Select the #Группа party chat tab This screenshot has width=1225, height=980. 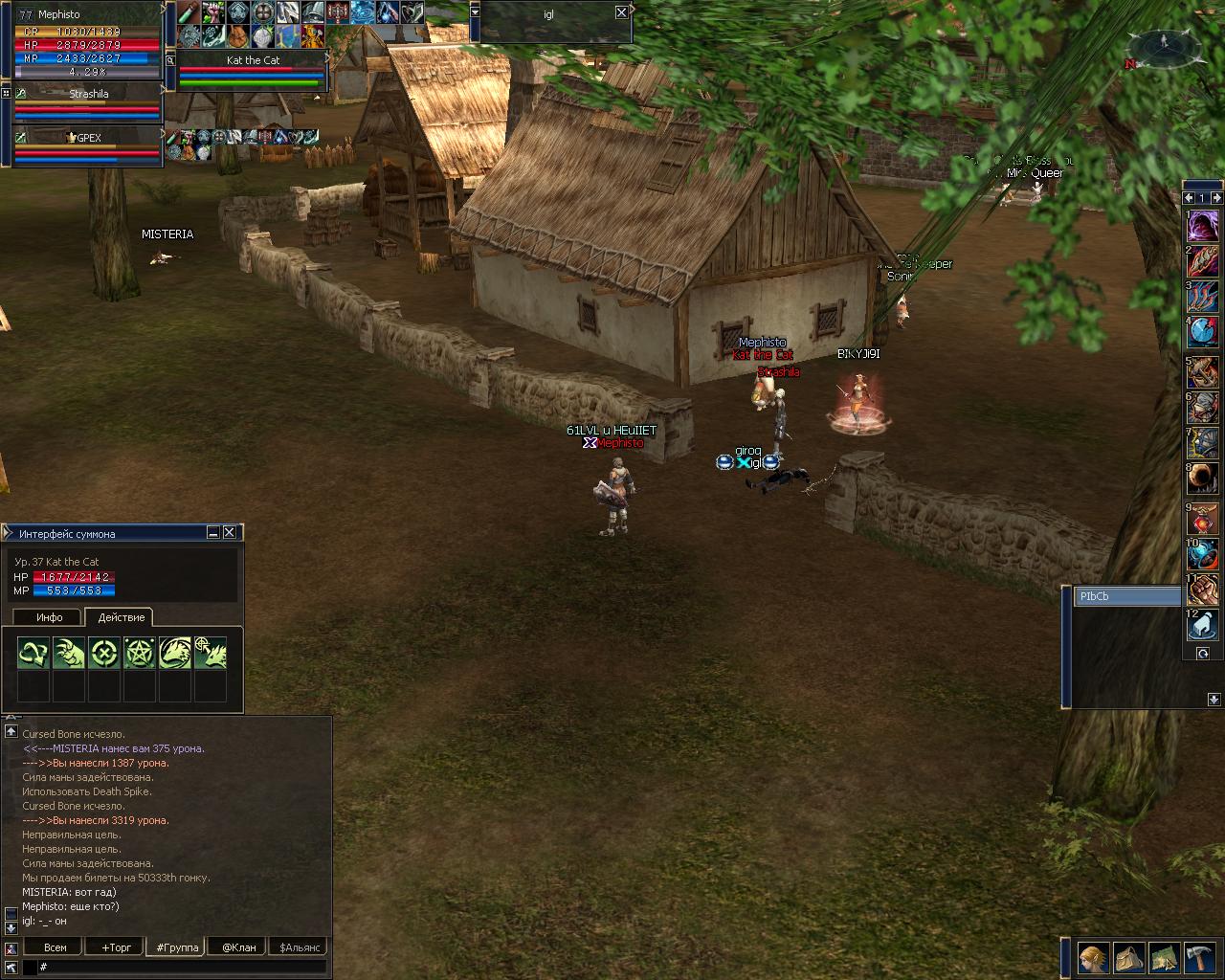(x=177, y=947)
